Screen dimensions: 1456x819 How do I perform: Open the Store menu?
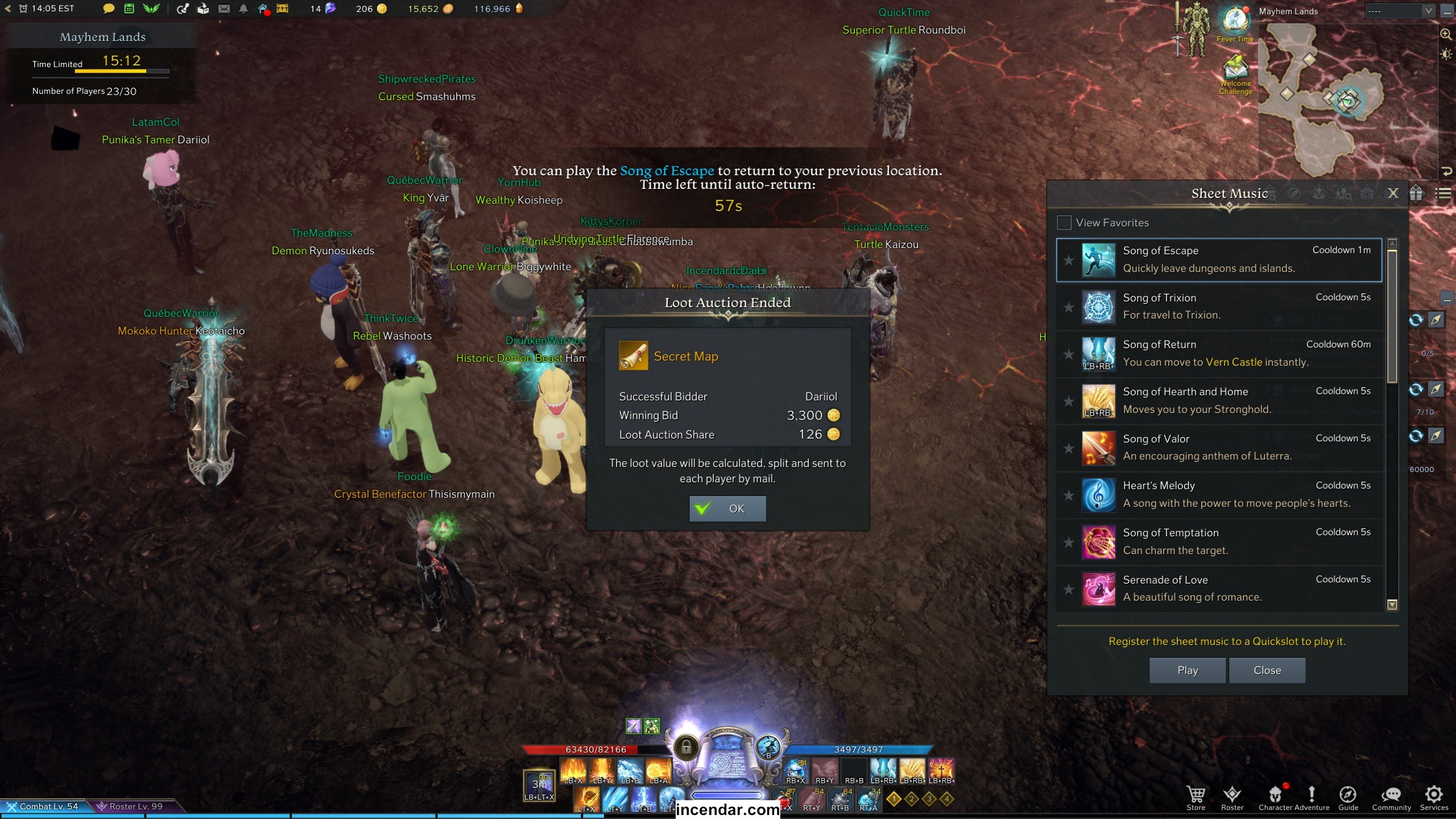(x=1196, y=796)
